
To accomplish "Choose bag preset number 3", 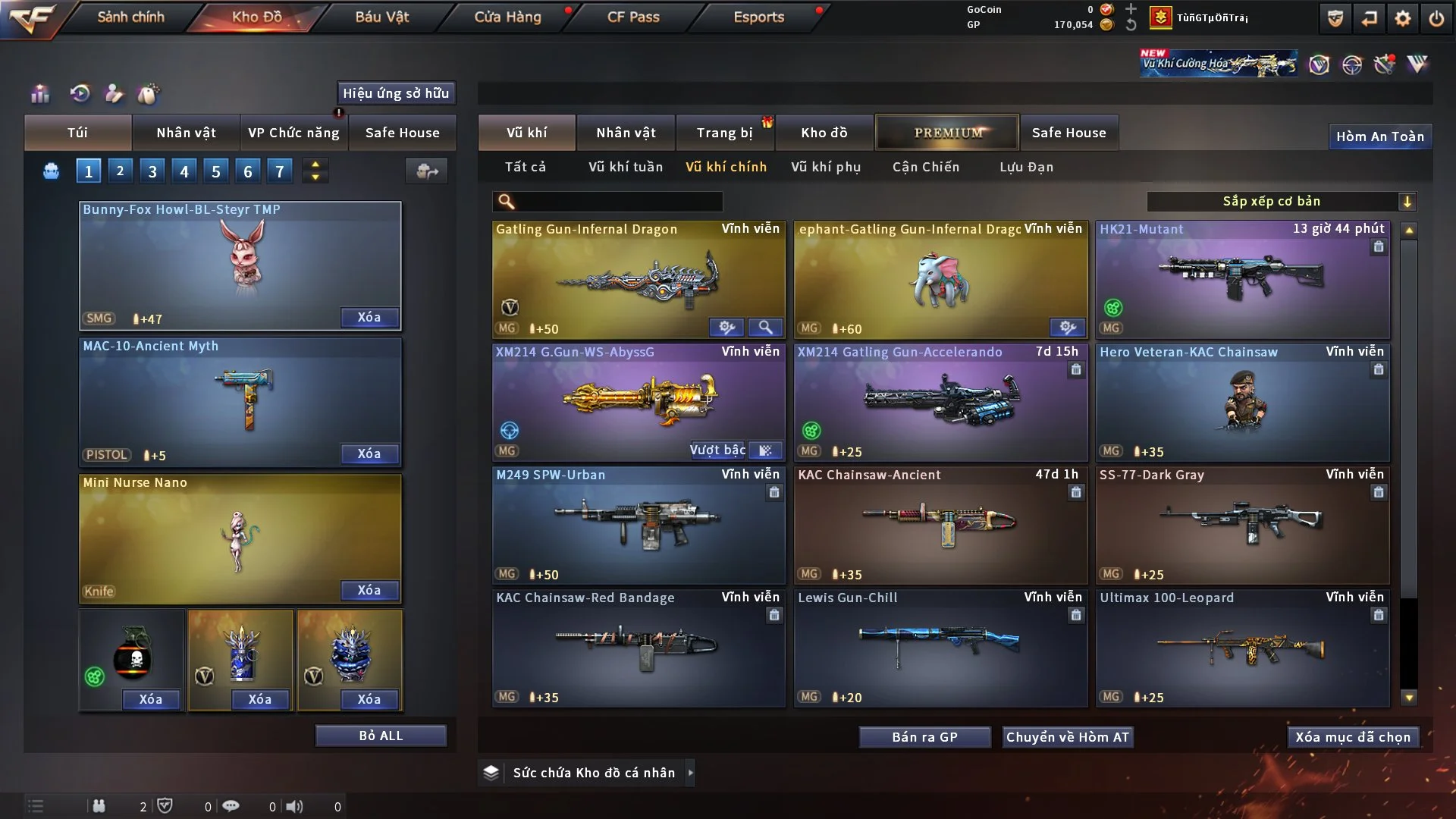I will pyautogui.click(x=152, y=171).
